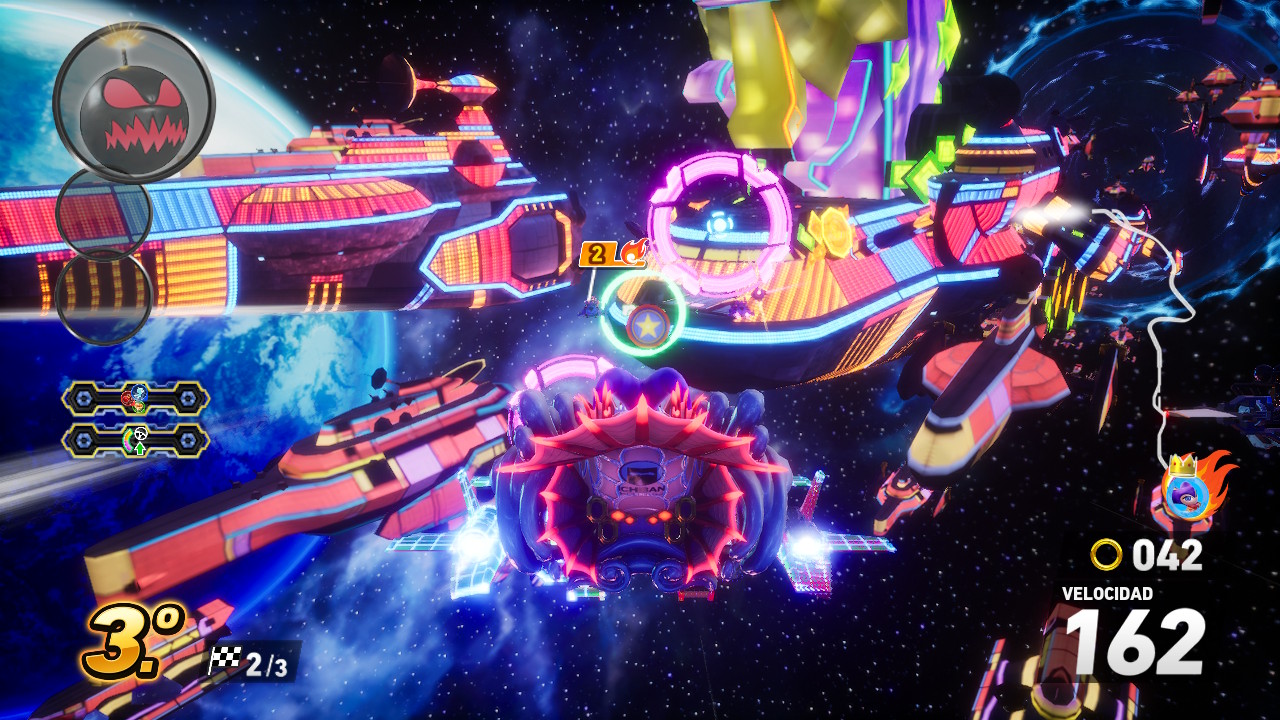Click the orange rival marker numbered 2
This screenshot has height=720, width=1280.
[596, 254]
